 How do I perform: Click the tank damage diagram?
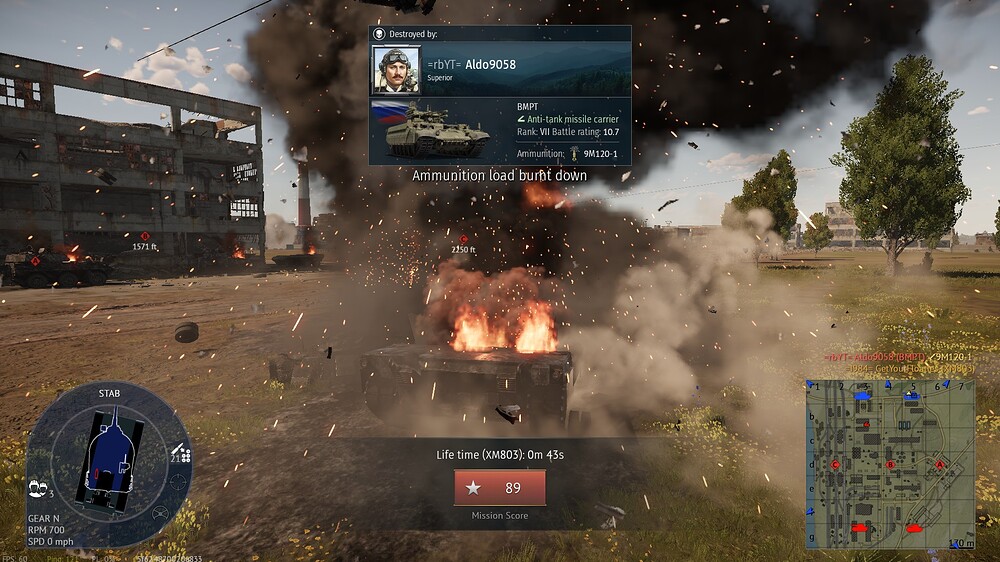coord(110,461)
